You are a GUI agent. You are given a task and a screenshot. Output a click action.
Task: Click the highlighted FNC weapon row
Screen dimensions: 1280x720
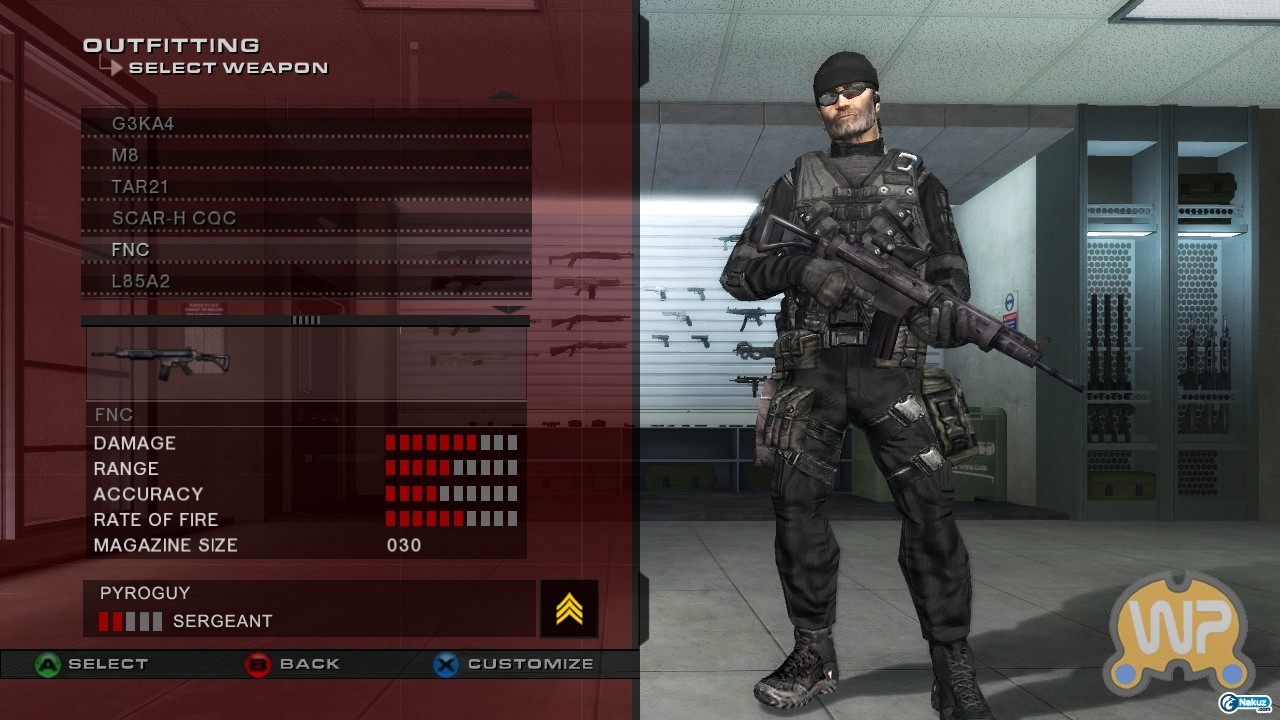pyautogui.click(x=305, y=250)
